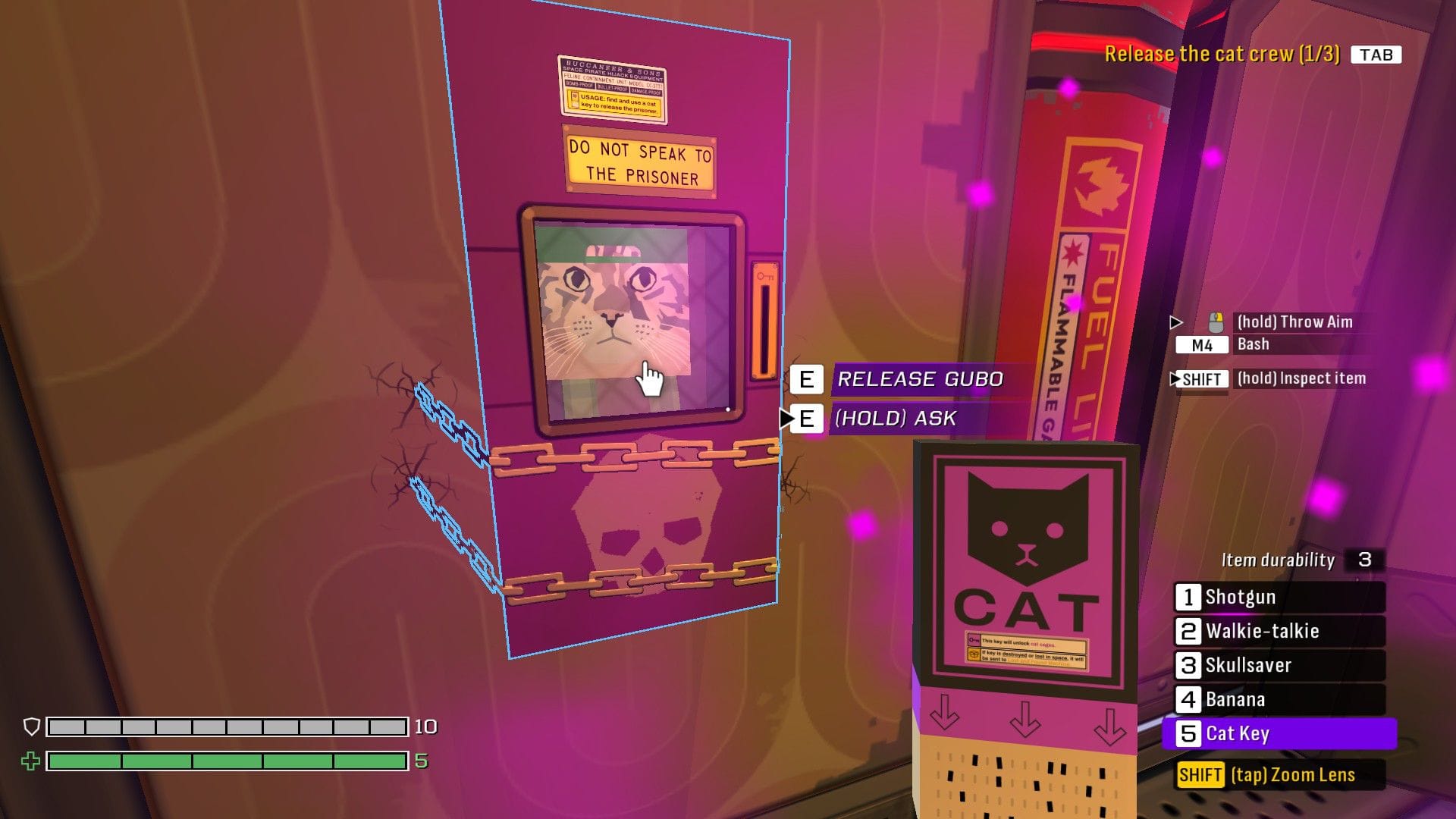Expand the arrow beside the (HOLD) ASK prompt
Screen dimensions: 1456x819
[787, 418]
